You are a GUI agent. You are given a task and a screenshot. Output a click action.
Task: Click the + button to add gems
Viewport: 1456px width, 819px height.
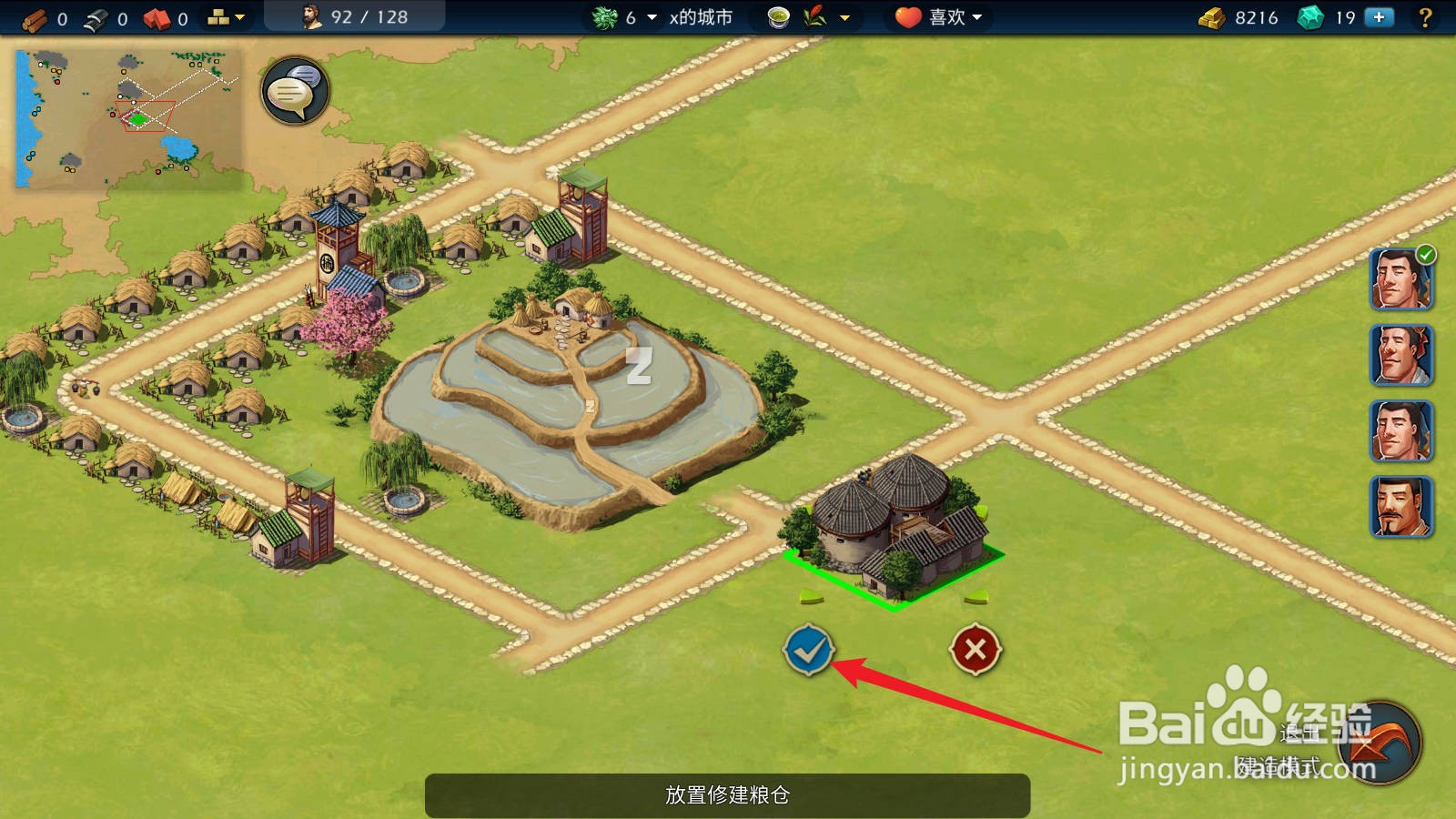coord(1380,16)
